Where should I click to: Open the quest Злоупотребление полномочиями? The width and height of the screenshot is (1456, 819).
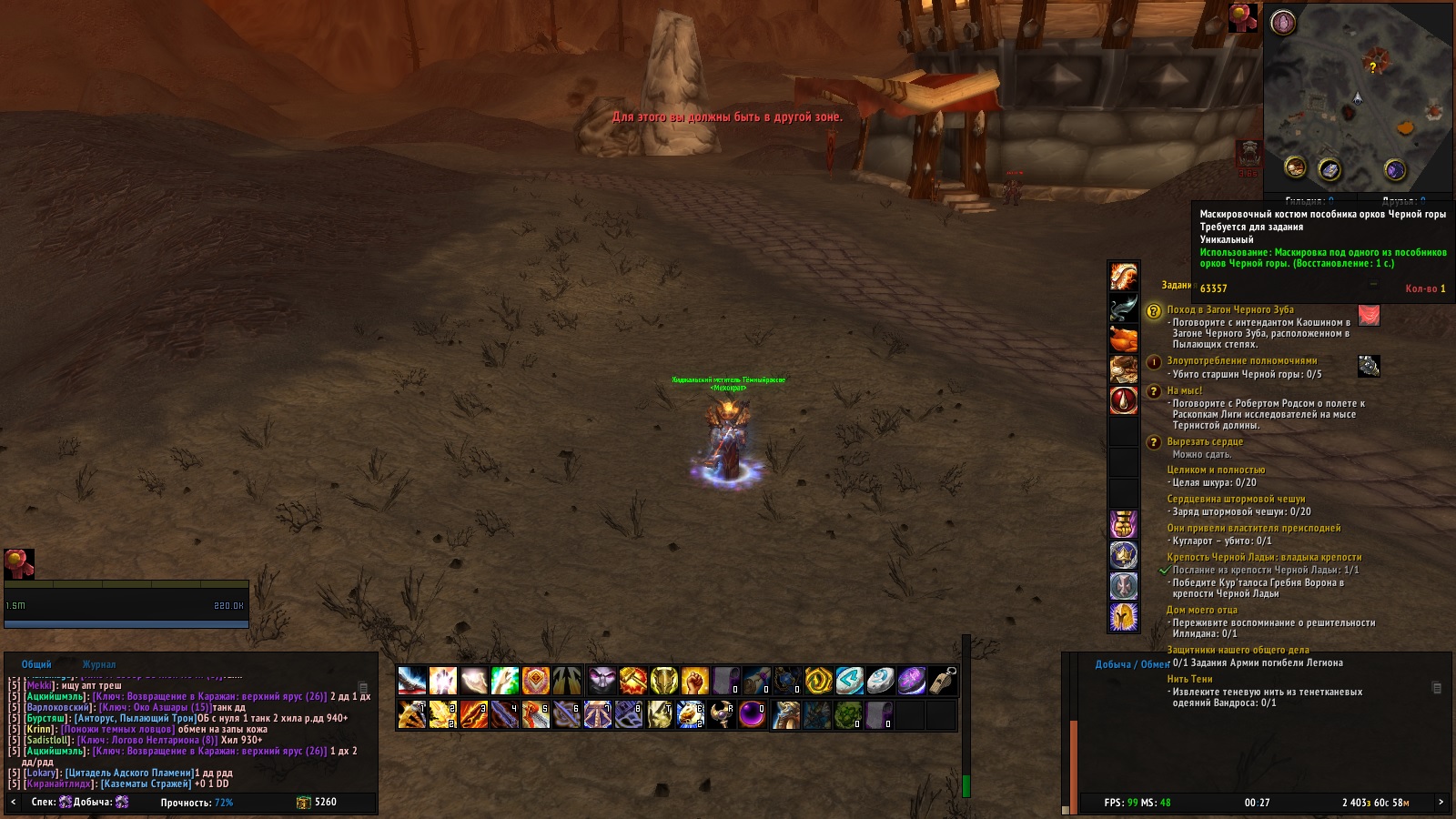click(1241, 360)
